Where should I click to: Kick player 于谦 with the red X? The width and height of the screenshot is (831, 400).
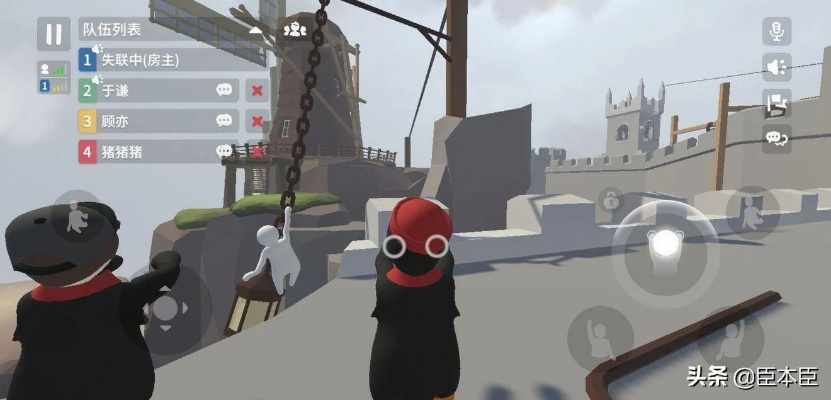point(257,91)
